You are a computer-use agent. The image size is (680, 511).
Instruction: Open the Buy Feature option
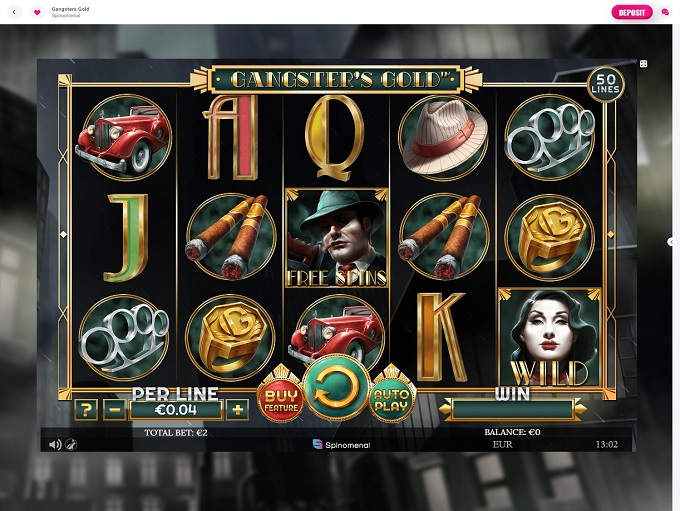(x=280, y=399)
